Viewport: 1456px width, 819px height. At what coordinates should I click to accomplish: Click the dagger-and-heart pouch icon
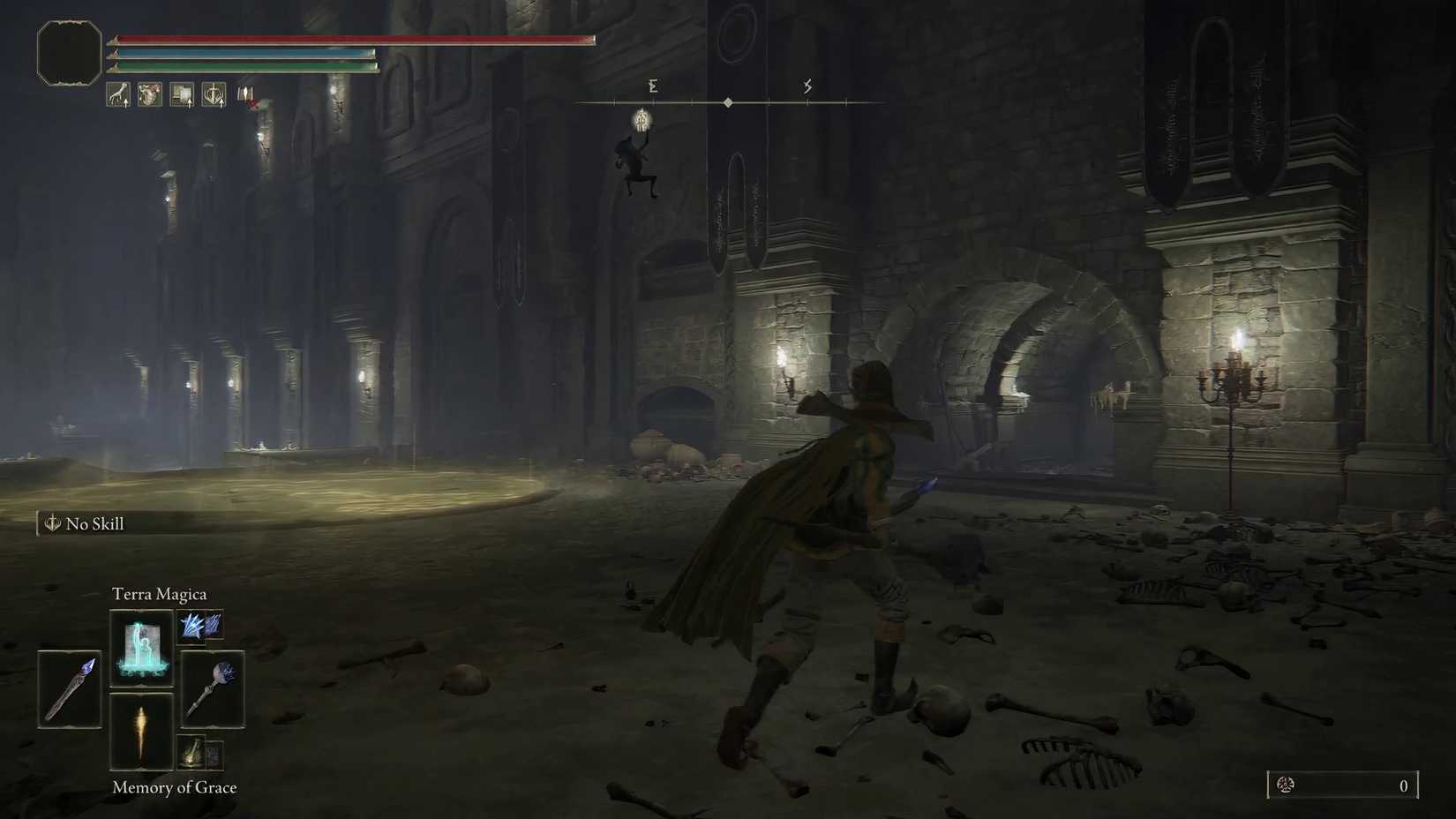pyautogui.click(x=214, y=94)
